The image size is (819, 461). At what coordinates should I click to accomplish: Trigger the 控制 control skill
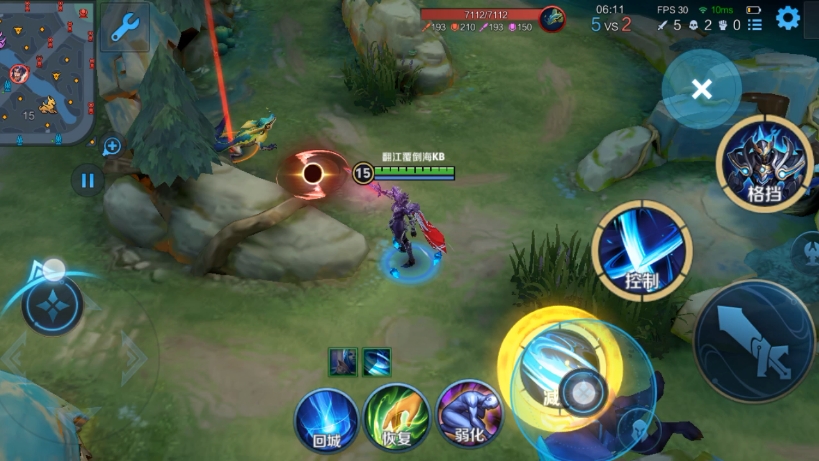pyautogui.click(x=641, y=250)
